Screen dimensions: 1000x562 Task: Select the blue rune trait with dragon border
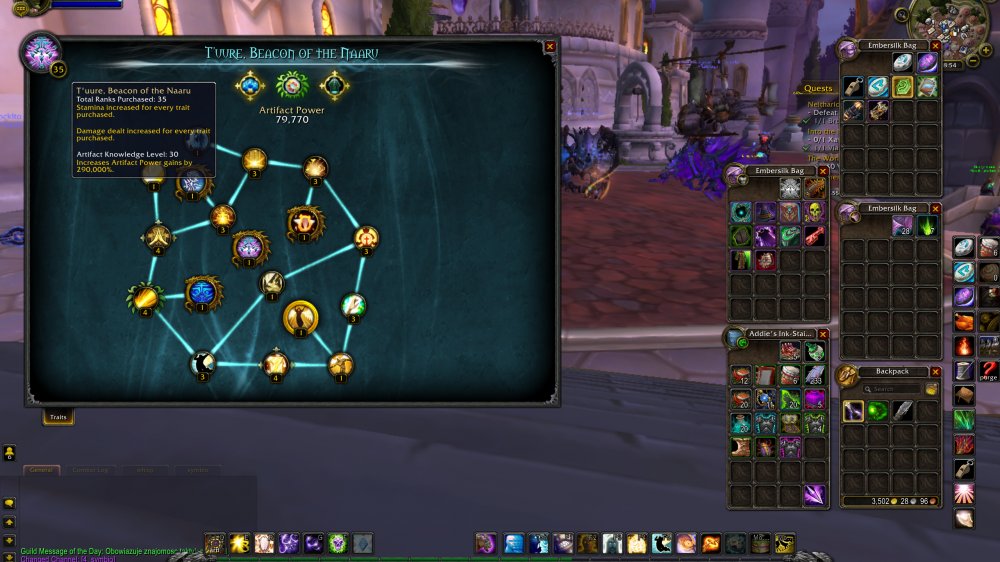point(203,292)
